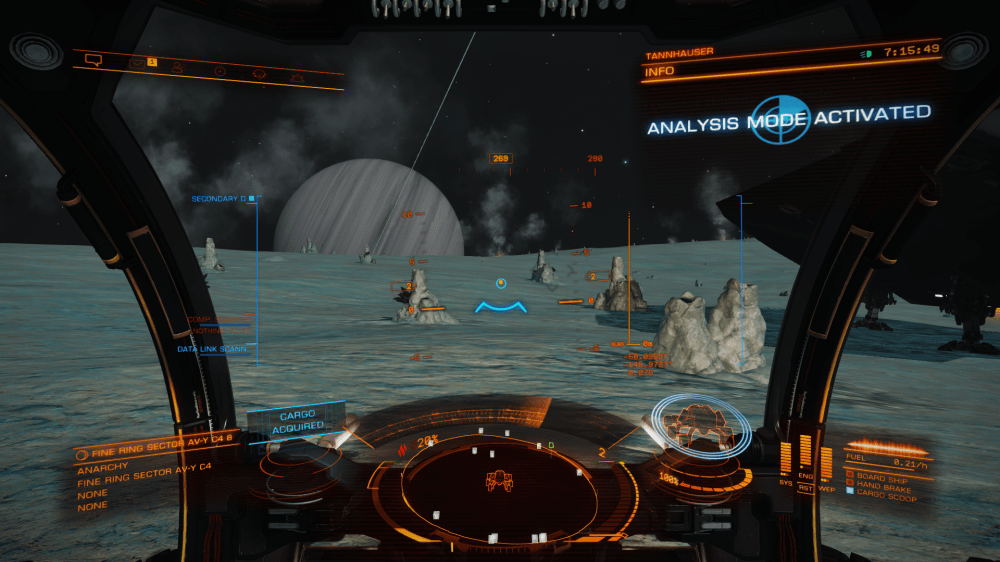Show the friends and contacts tab
The height and width of the screenshot is (562, 1000).
pyautogui.click(x=177, y=68)
